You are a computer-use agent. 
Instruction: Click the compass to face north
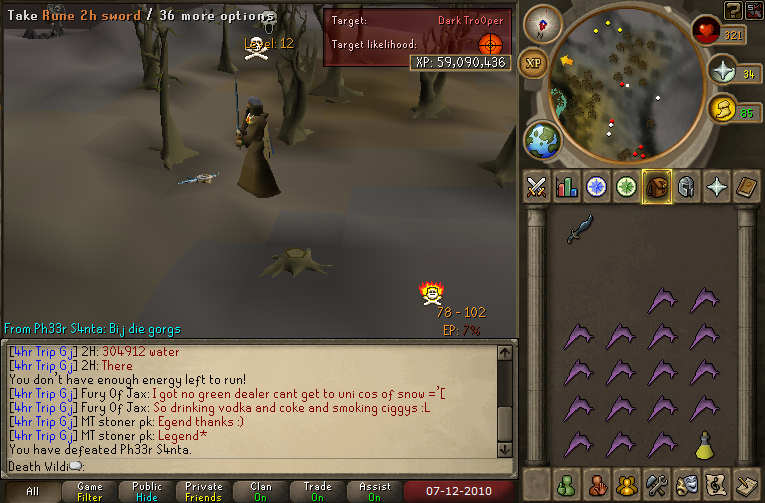[543, 23]
